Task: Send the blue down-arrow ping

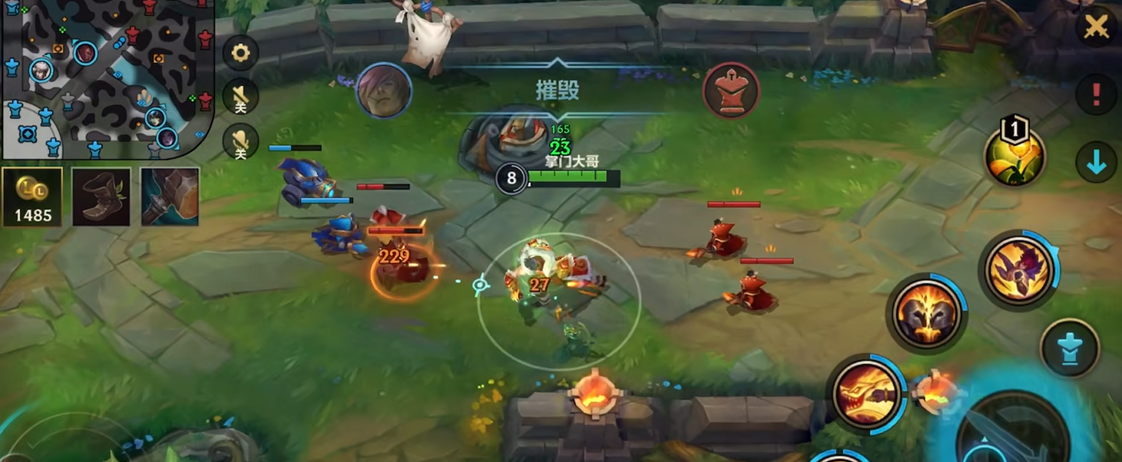Action: [x=1096, y=163]
